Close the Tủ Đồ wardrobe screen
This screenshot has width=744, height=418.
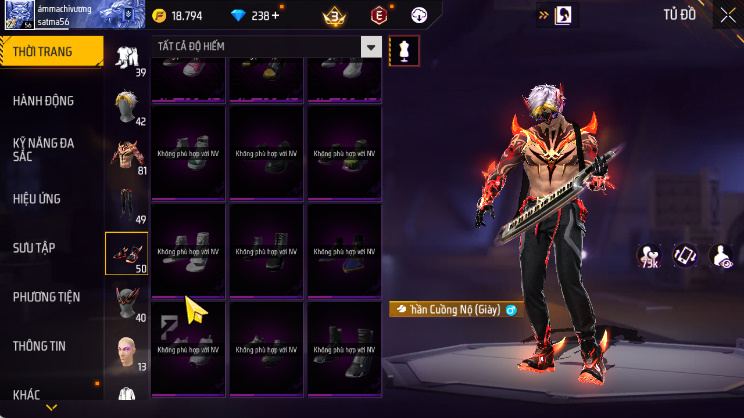pos(727,15)
